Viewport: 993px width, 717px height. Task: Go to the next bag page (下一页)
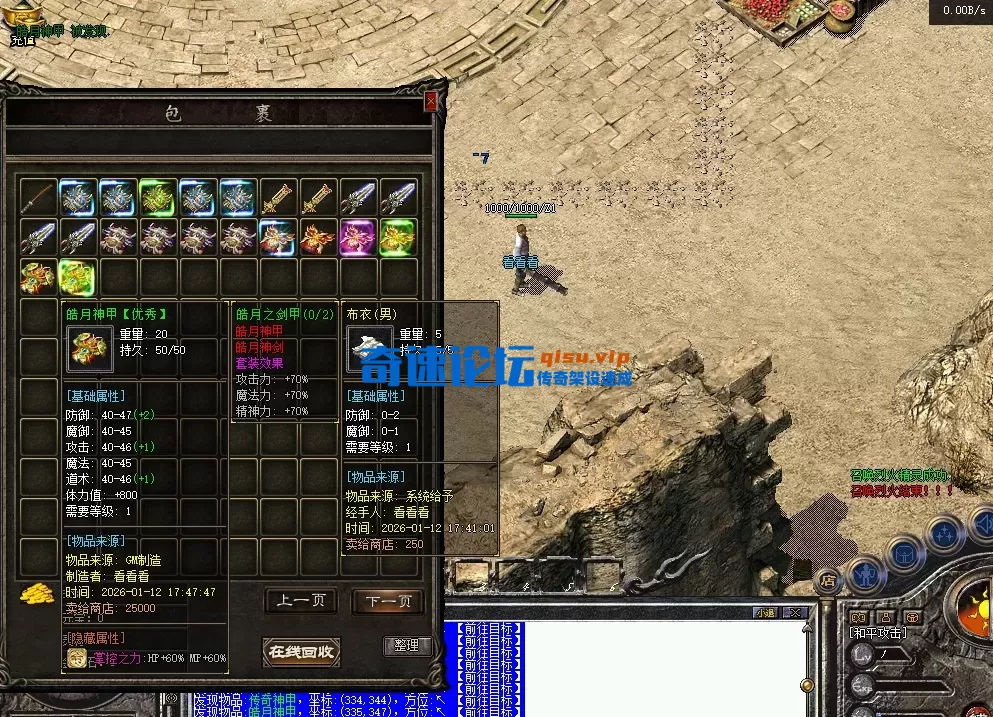[388, 601]
